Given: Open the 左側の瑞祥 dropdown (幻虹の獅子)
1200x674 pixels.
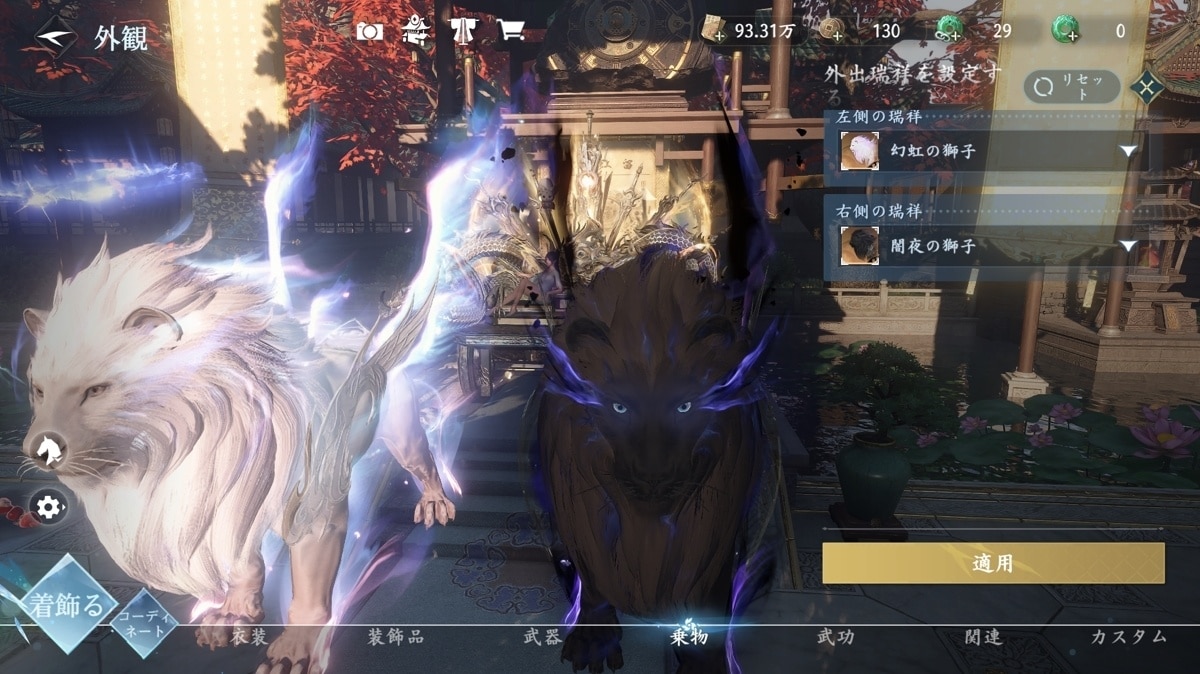Looking at the screenshot, I should click(x=988, y=151).
